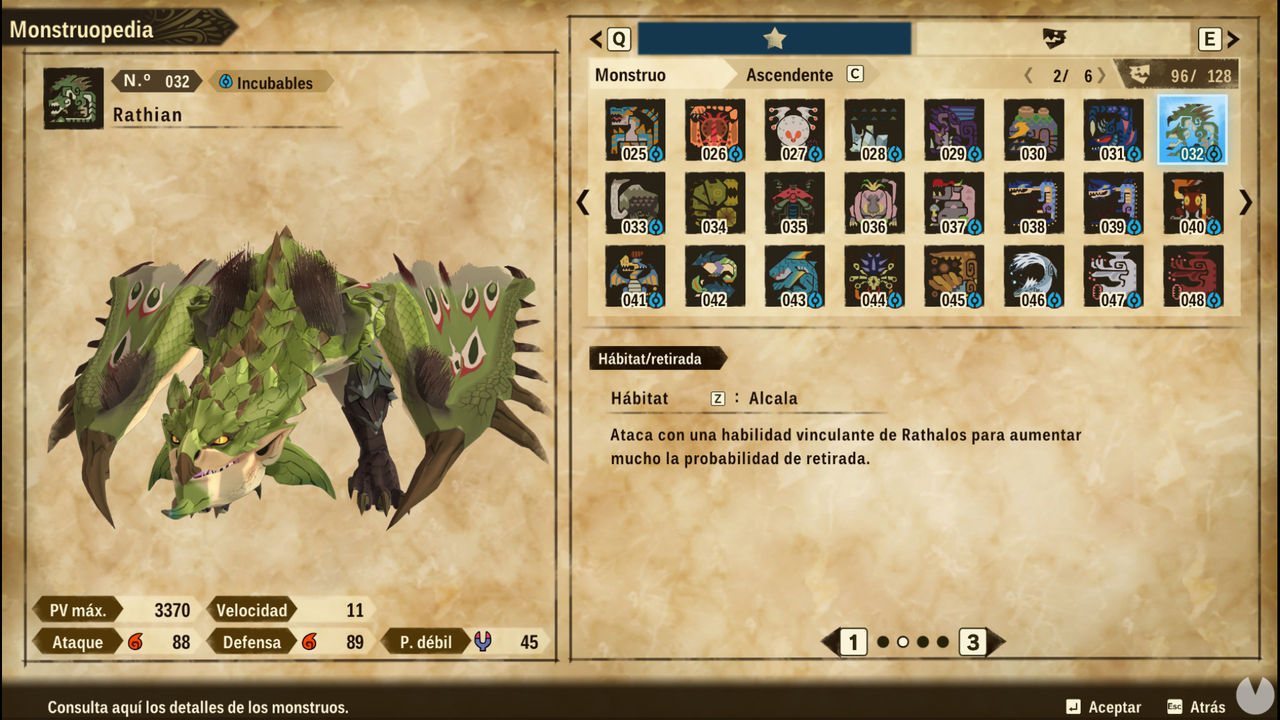The image size is (1280, 720).
Task: Select monster thumbnail 025 in the grid
Action: point(633,129)
